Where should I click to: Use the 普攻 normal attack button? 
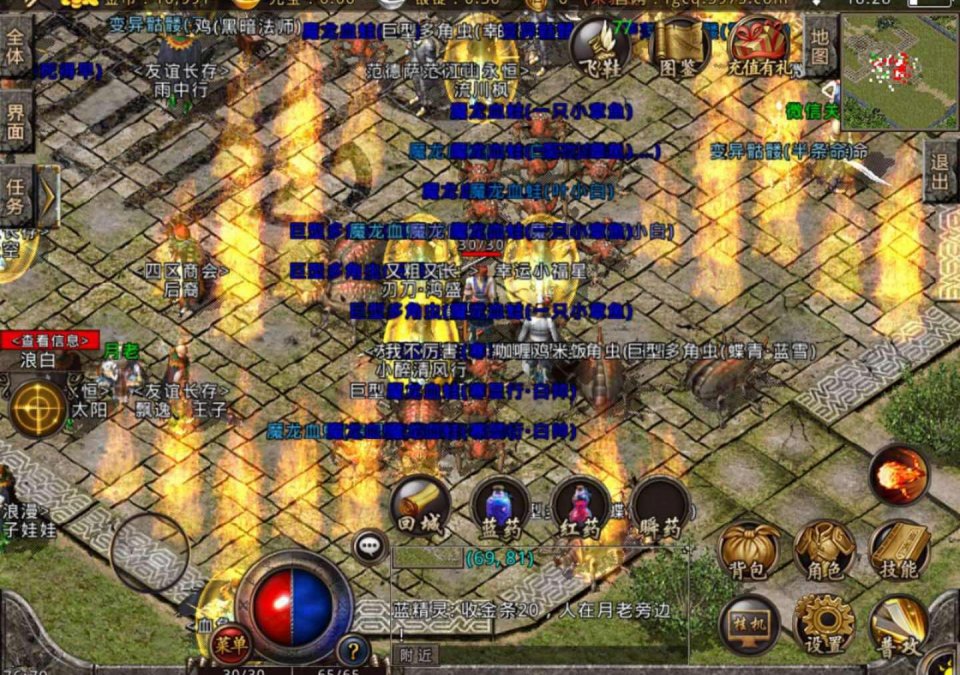(x=898, y=623)
